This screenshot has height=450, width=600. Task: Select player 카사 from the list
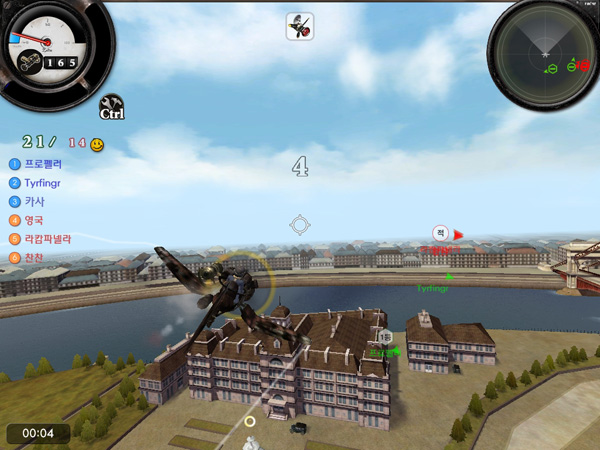click(x=34, y=201)
